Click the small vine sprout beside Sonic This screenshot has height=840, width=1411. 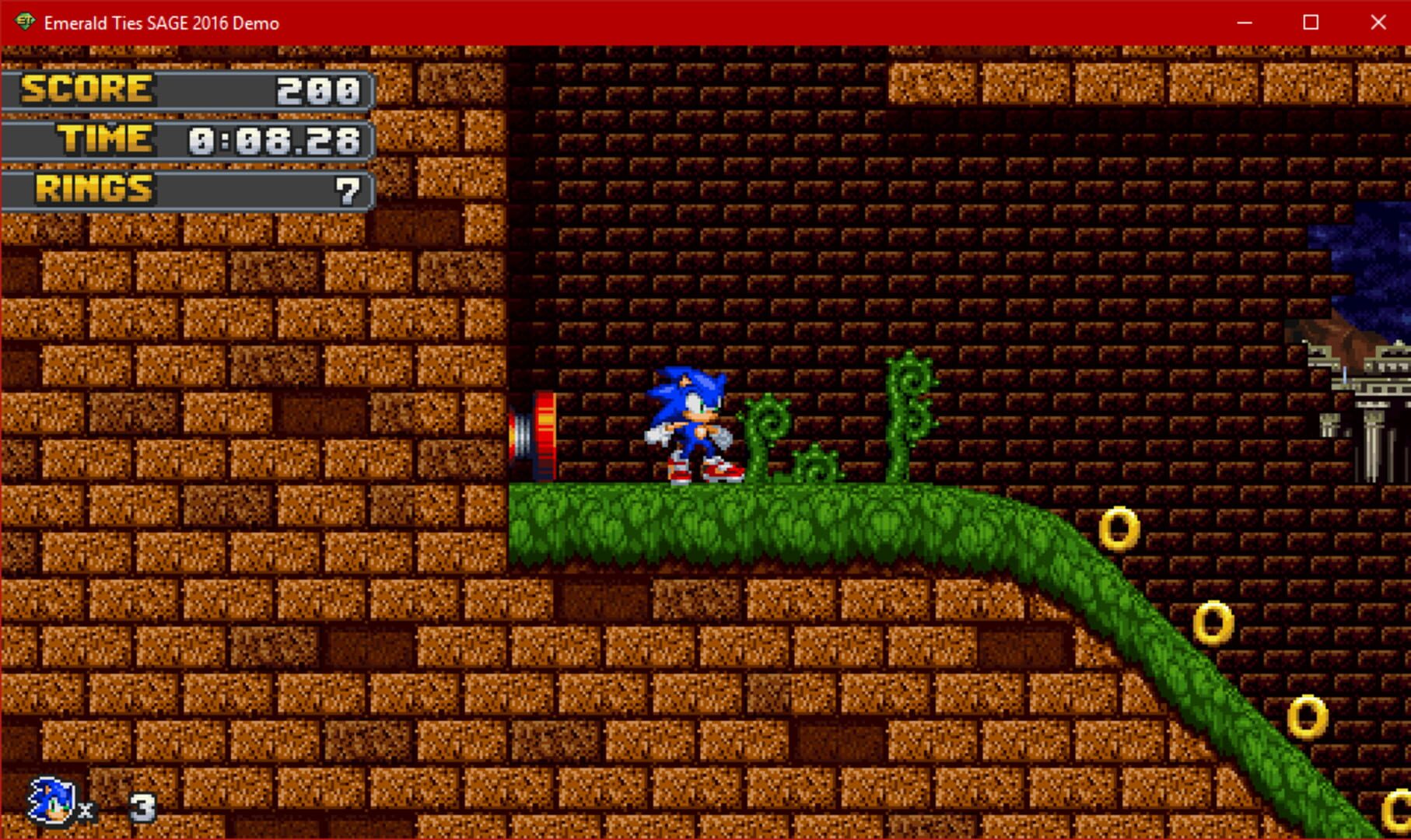(813, 467)
